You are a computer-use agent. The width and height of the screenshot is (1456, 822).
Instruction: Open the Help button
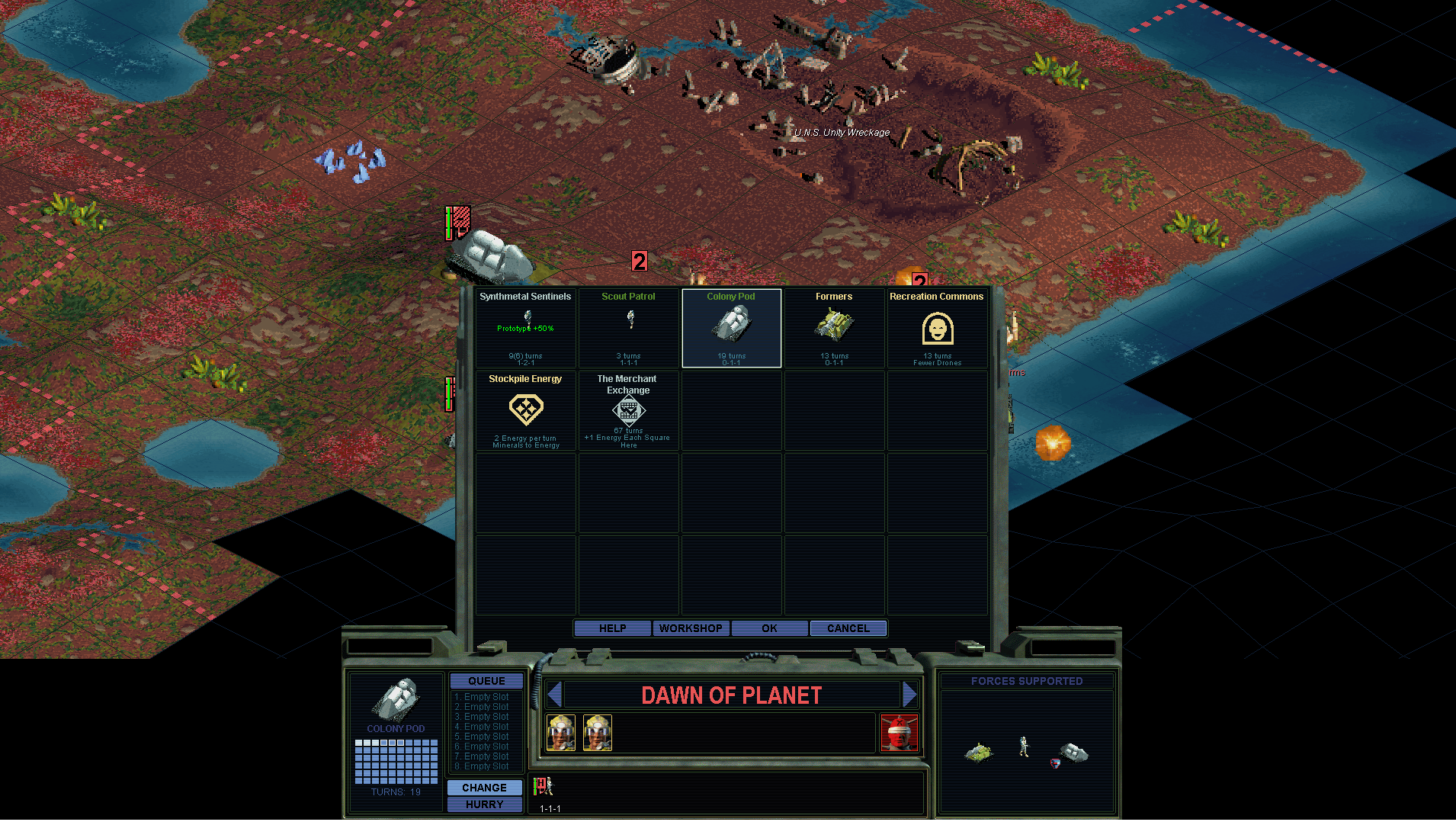612,628
